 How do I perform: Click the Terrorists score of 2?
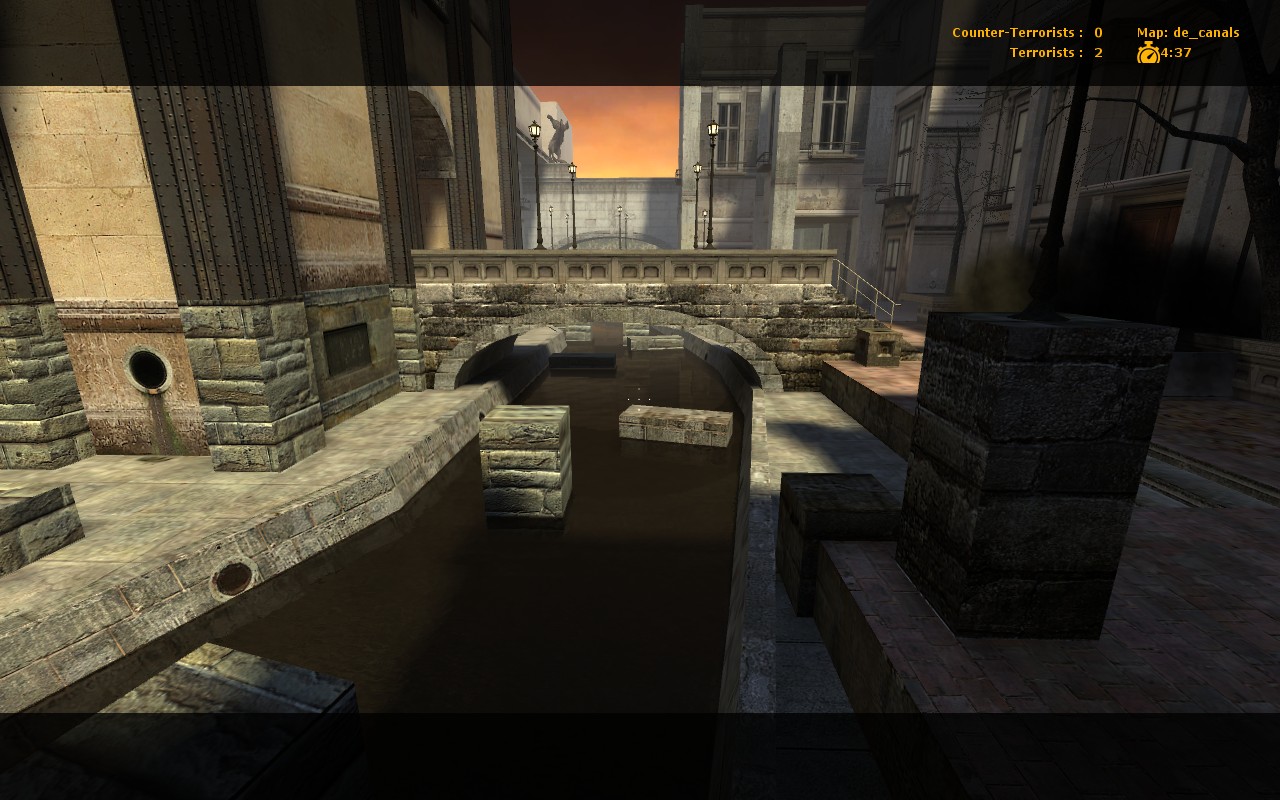click(x=1096, y=51)
